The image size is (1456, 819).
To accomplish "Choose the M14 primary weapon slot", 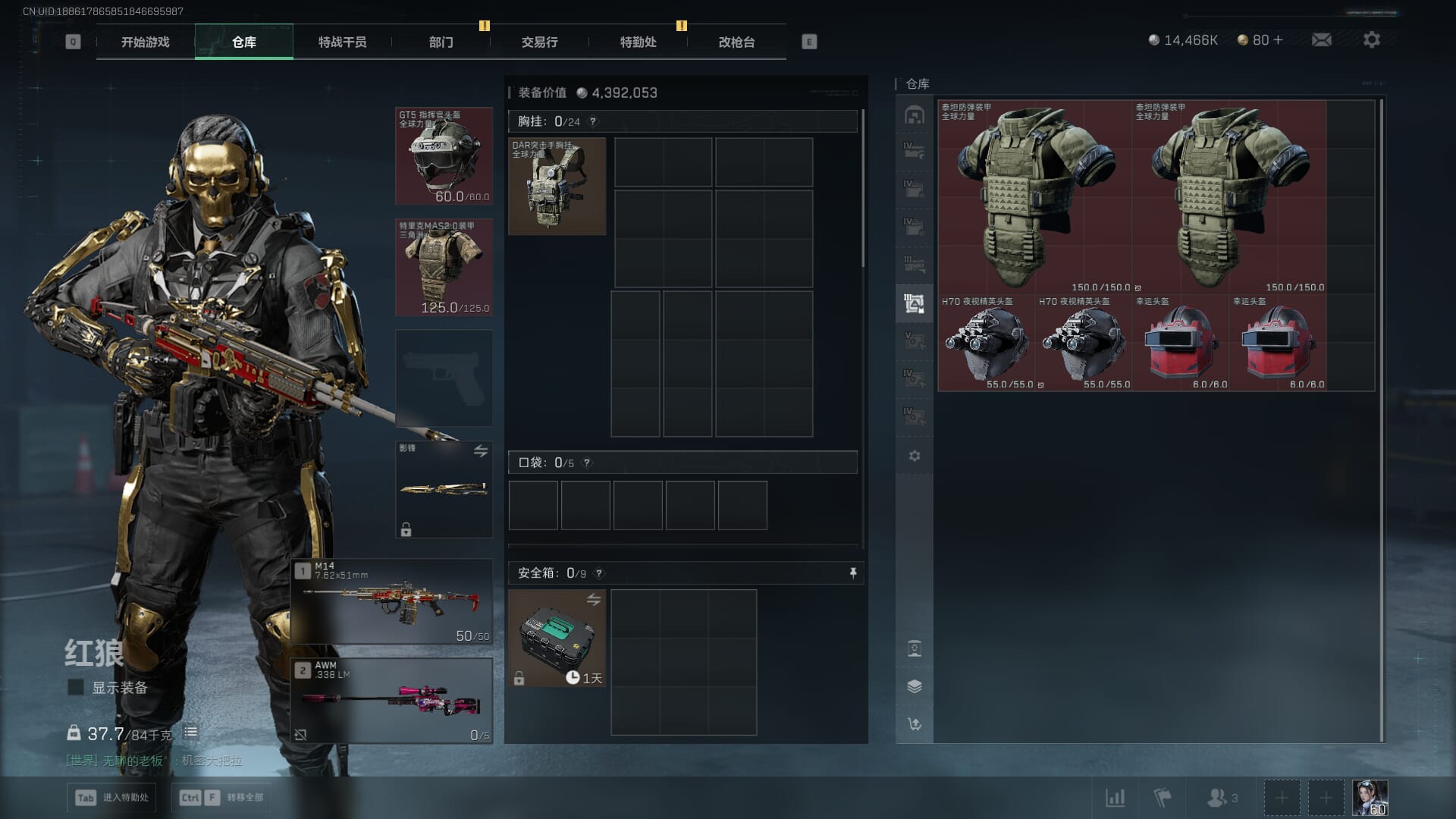I will [x=392, y=602].
